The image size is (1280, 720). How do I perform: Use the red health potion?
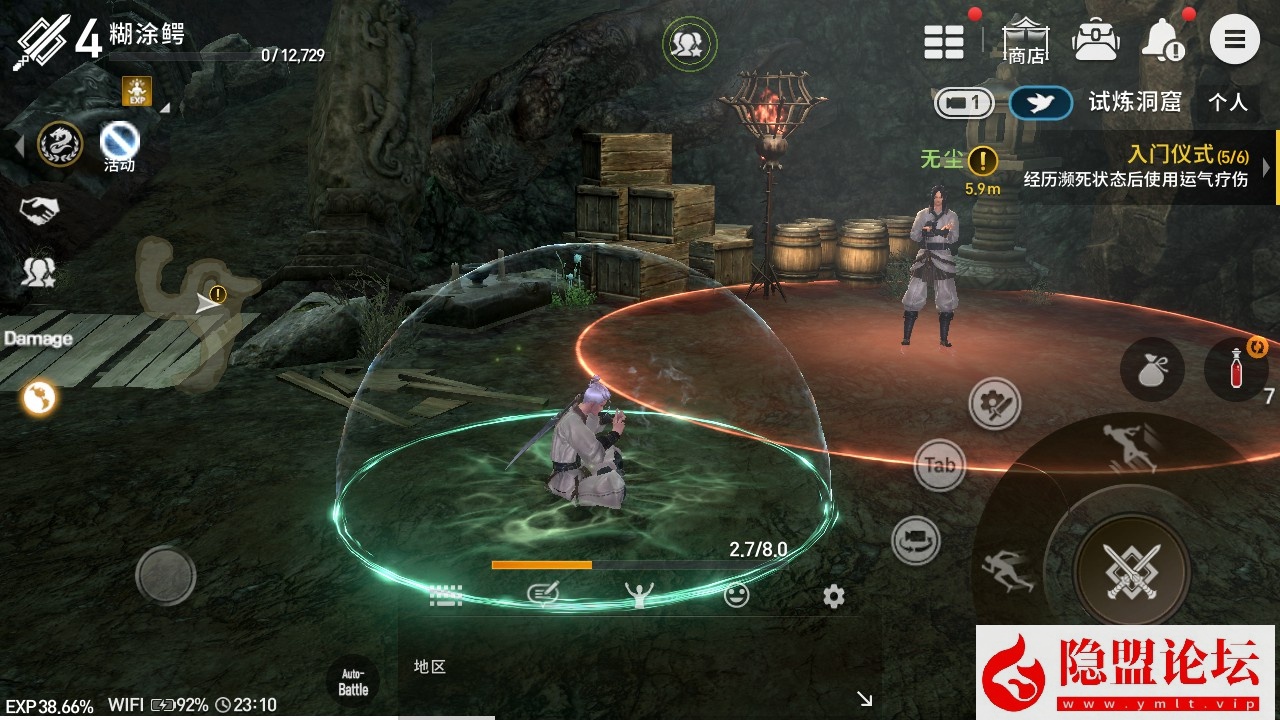pos(1237,367)
